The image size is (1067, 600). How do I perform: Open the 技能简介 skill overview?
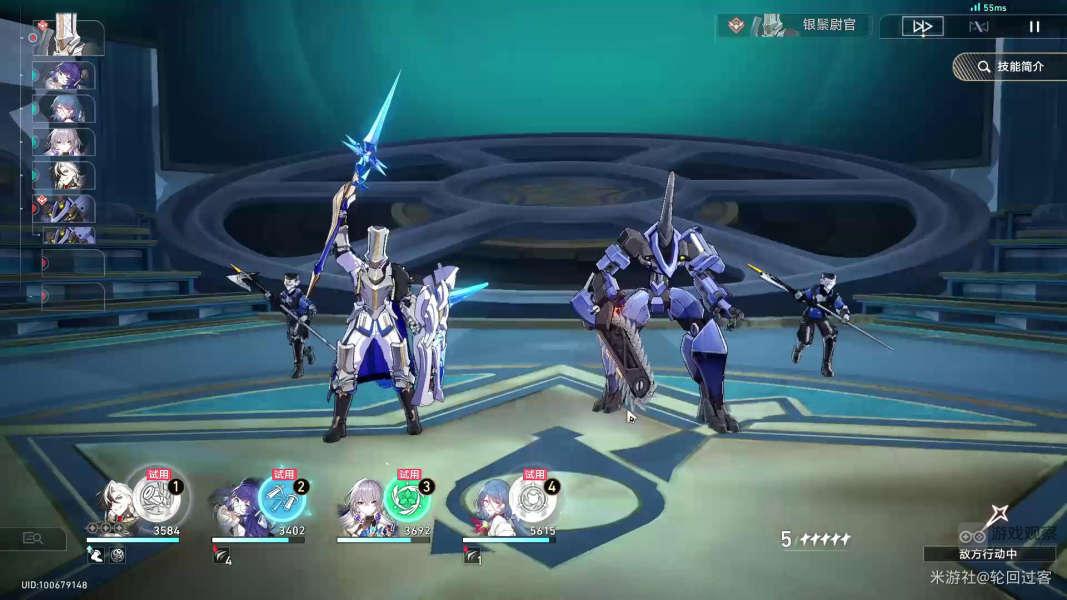1010,67
